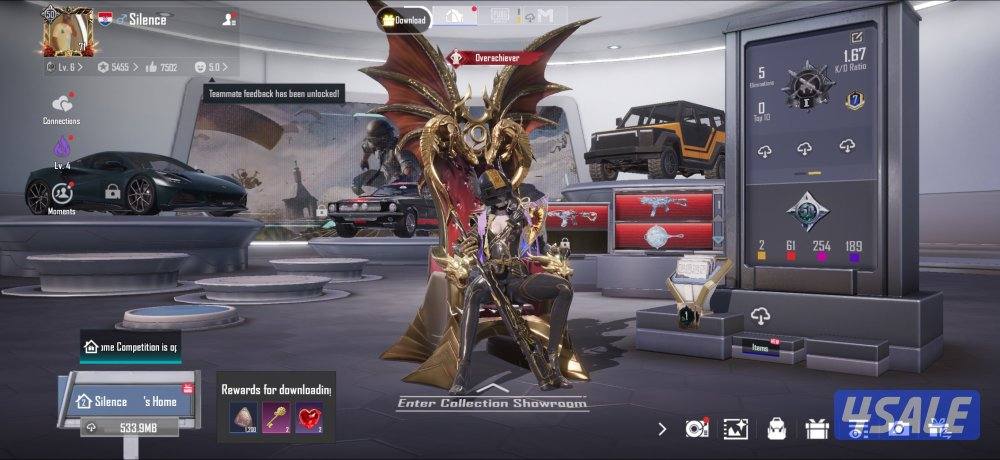Expand the bottom toolbar arrow
1000x460 pixels.
pyautogui.click(x=662, y=428)
